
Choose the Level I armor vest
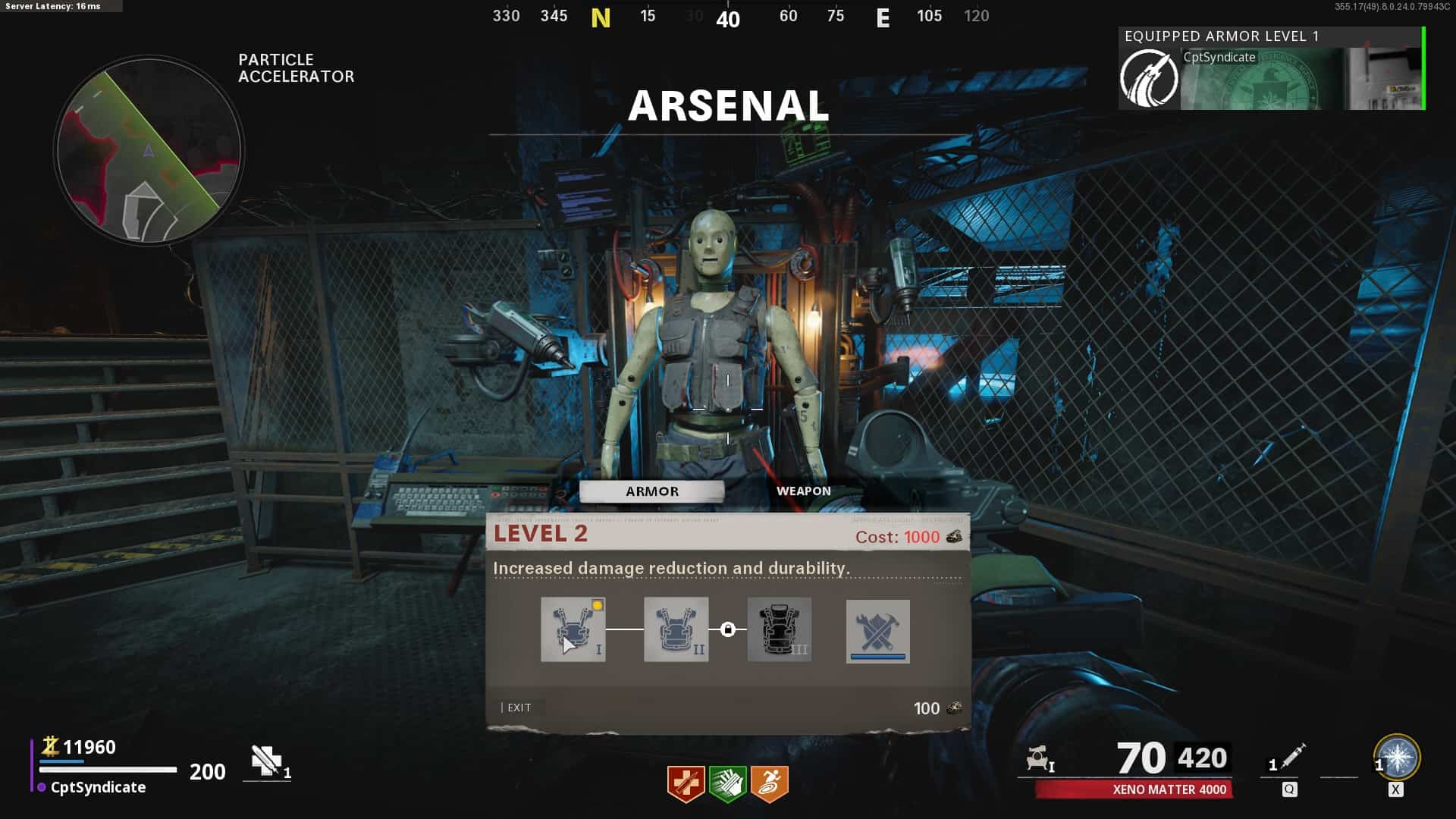pyautogui.click(x=573, y=629)
